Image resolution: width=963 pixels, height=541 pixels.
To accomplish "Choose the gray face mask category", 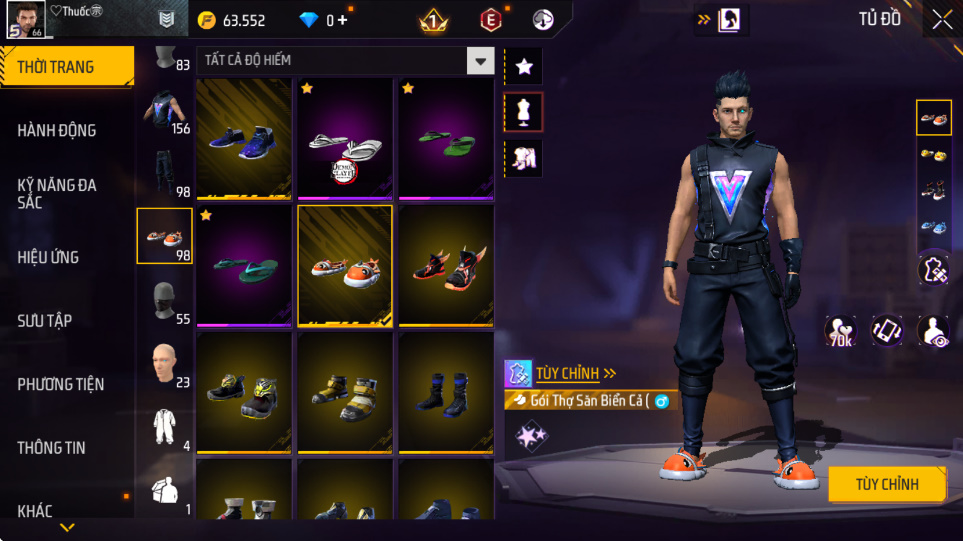I will click(x=164, y=300).
